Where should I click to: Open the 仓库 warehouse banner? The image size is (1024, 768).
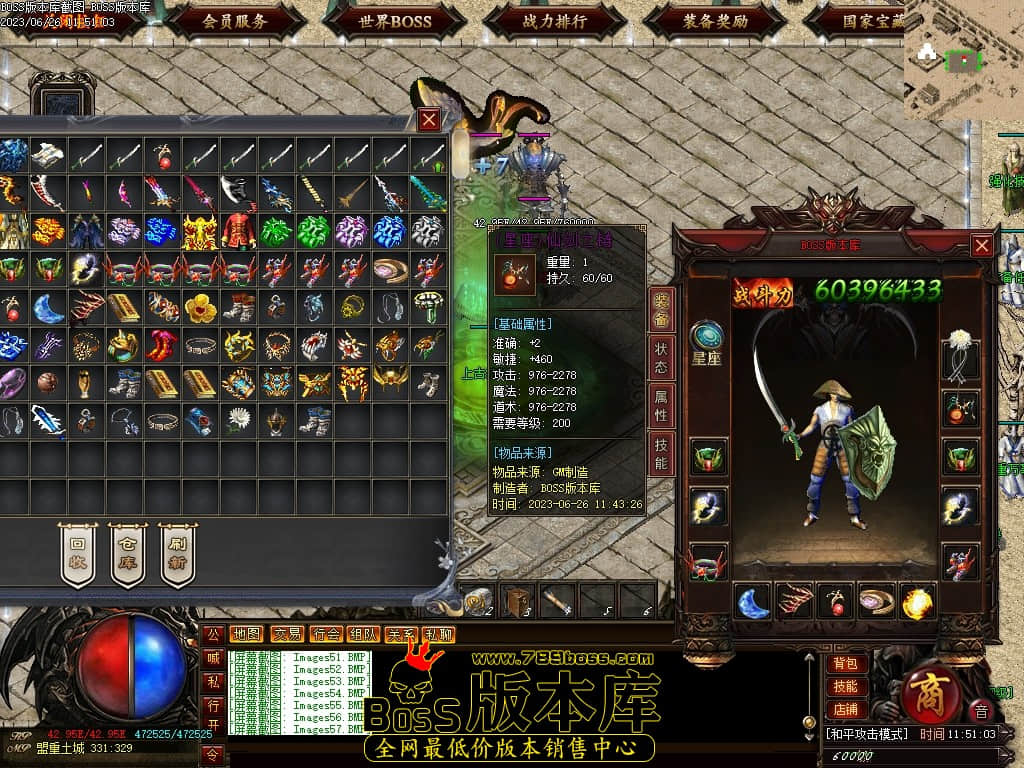127,554
